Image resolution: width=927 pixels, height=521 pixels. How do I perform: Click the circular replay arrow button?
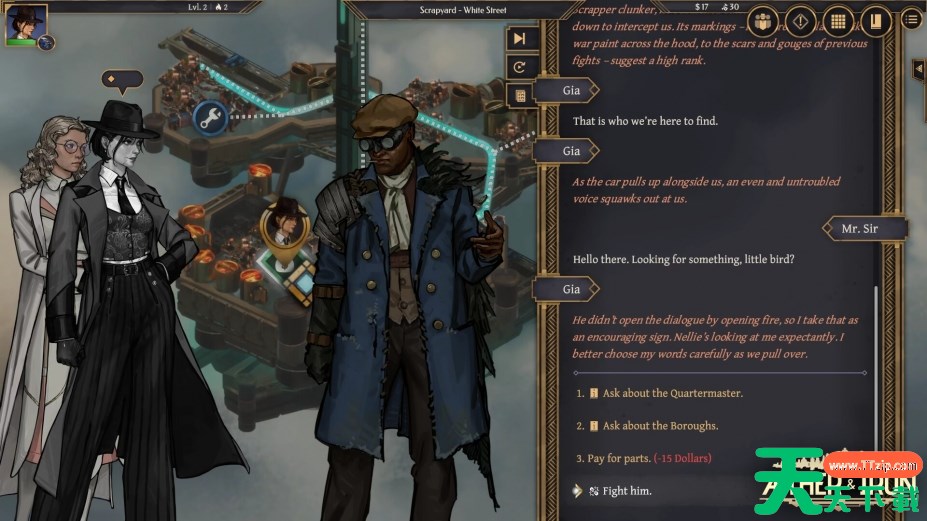[x=519, y=67]
